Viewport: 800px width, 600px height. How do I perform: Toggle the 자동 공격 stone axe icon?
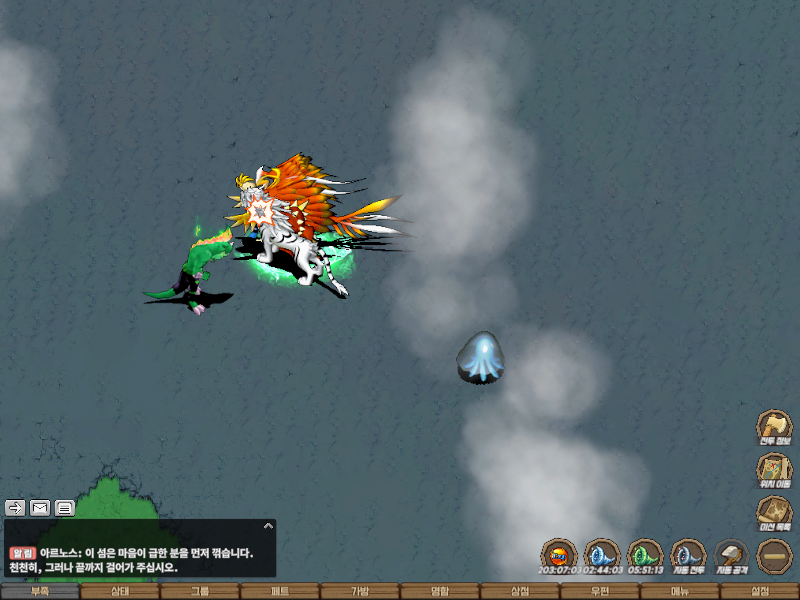pyautogui.click(x=731, y=555)
